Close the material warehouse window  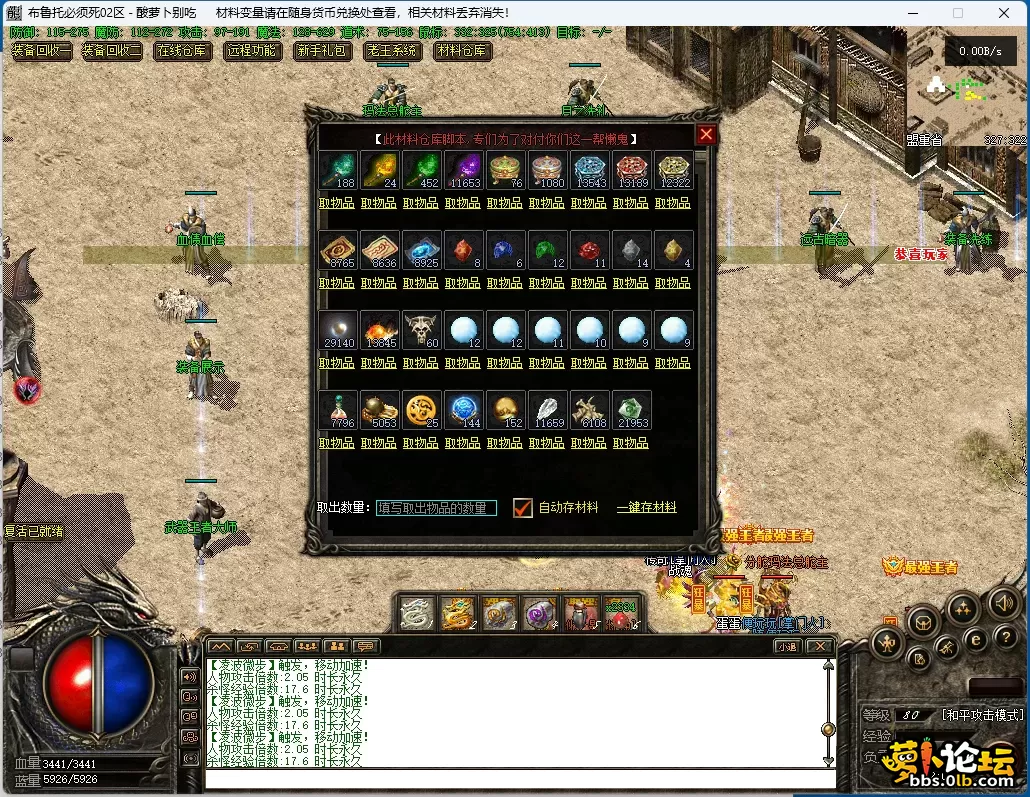(x=706, y=135)
